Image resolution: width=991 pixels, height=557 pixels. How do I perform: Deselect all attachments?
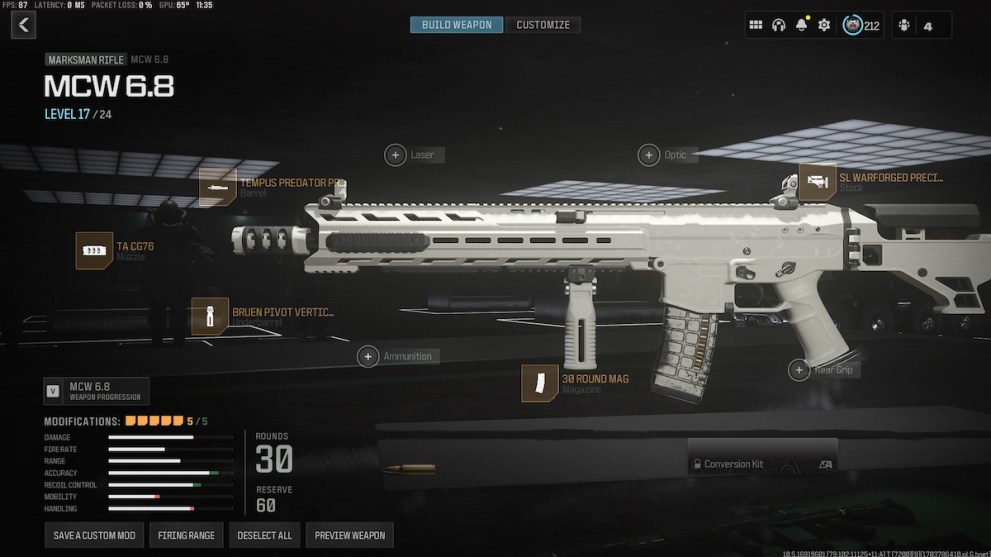coord(265,535)
